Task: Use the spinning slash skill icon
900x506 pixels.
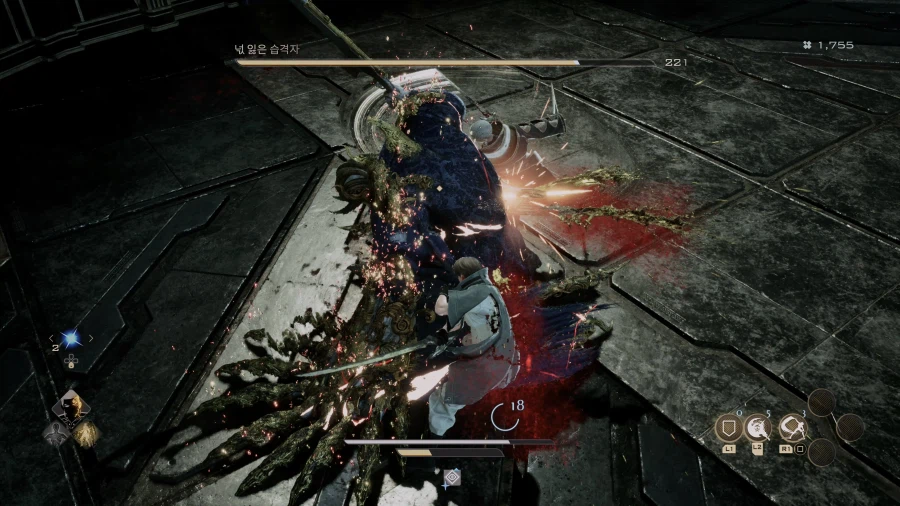Action: [x=759, y=429]
